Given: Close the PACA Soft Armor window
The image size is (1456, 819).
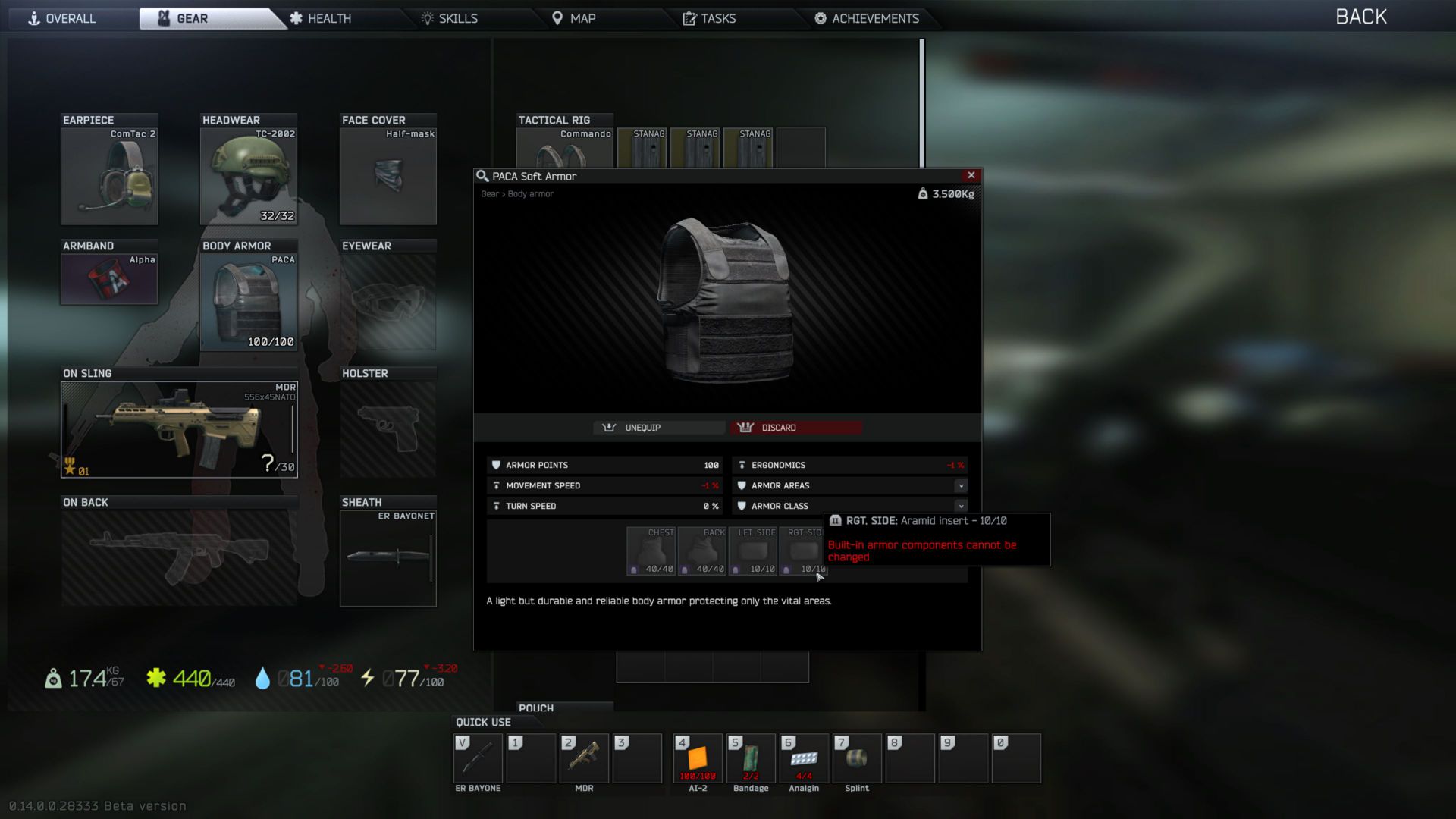Looking at the screenshot, I should coord(971,175).
